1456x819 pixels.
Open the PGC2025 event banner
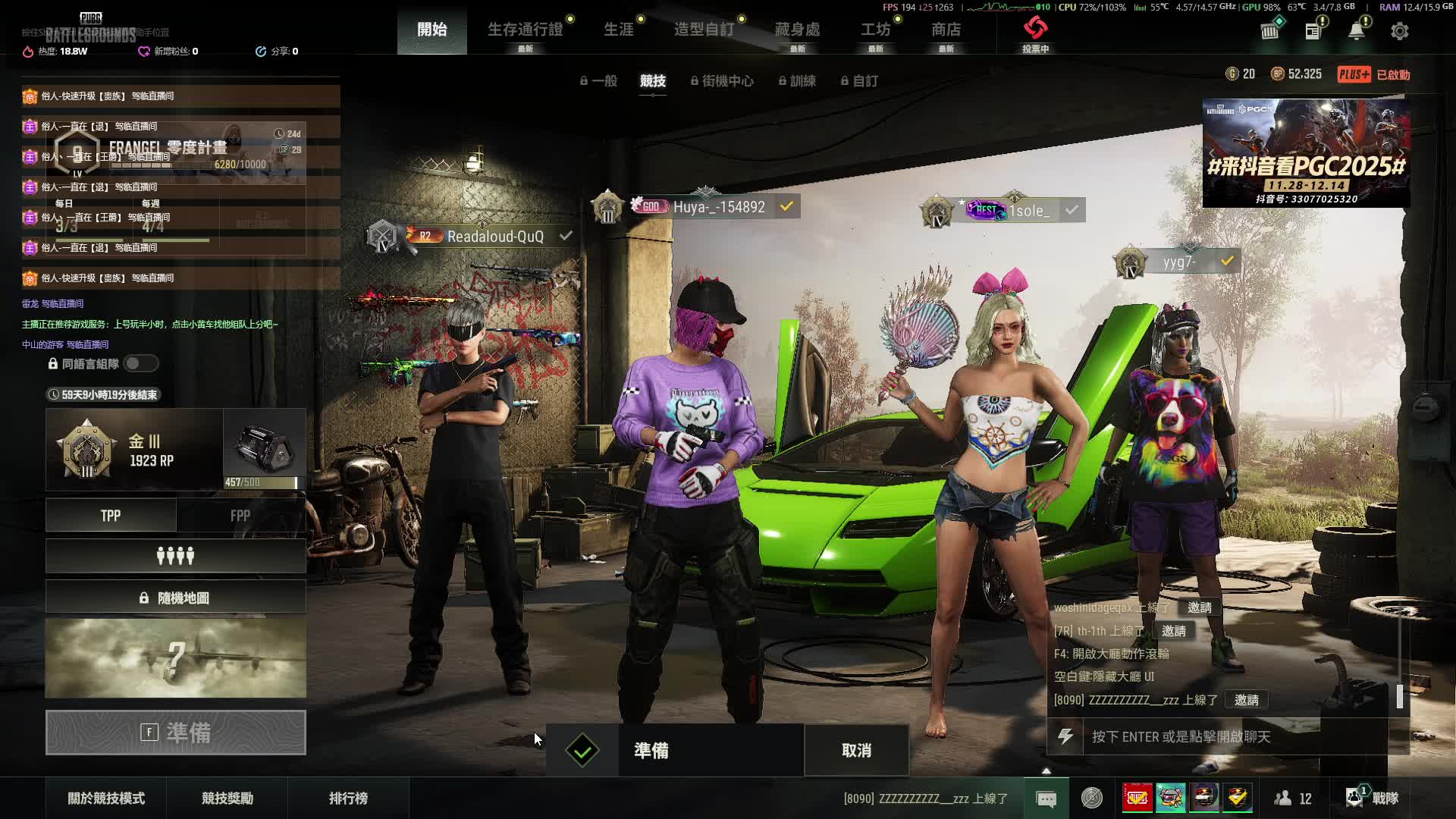point(1306,153)
